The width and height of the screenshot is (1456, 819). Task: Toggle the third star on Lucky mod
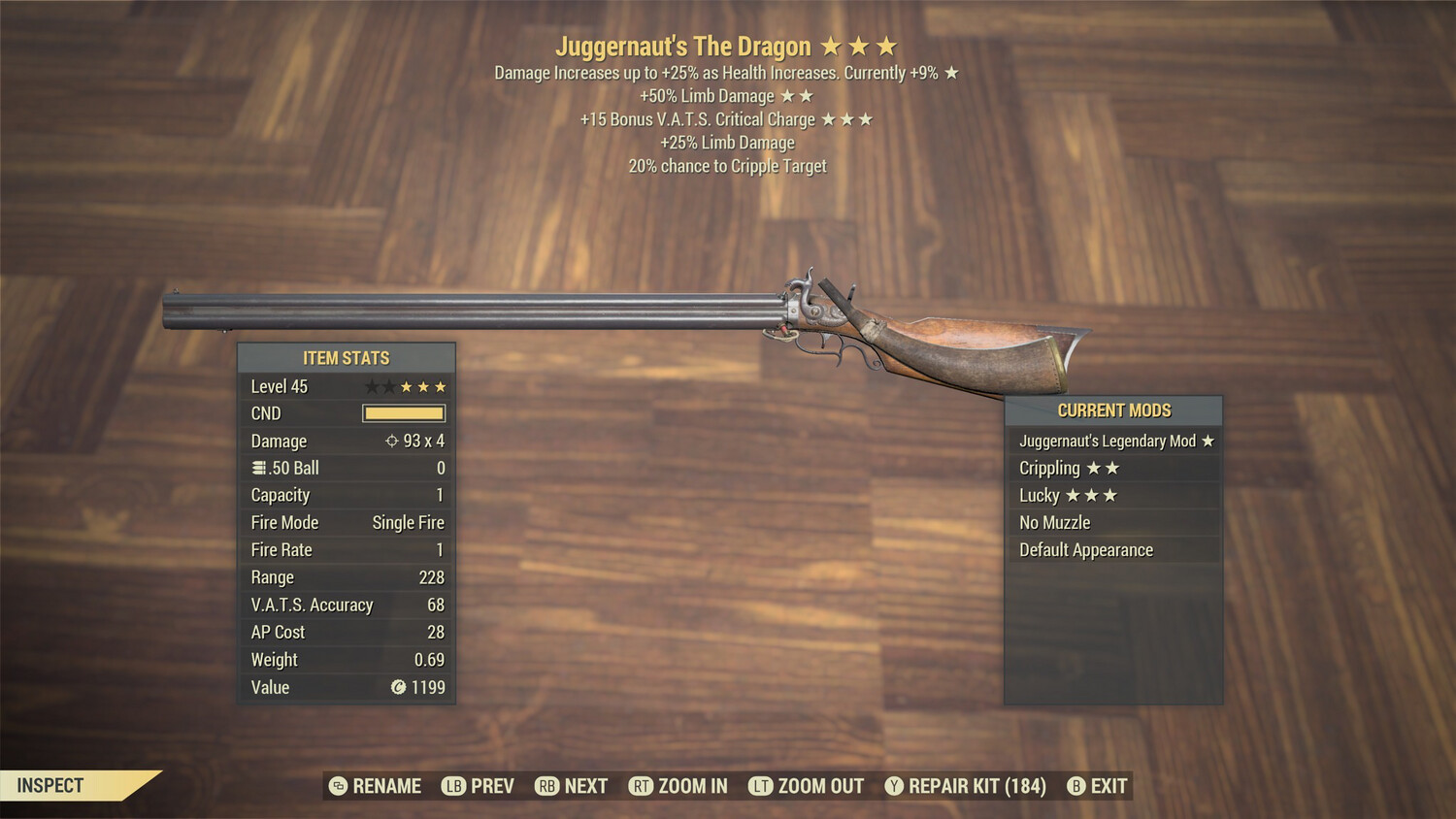[x=1111, y=495]
